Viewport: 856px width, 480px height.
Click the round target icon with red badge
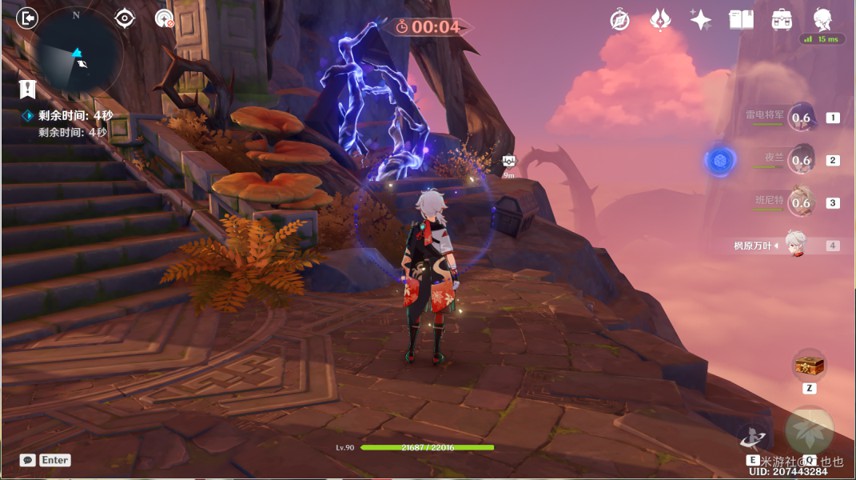click(x=165, y=18)
